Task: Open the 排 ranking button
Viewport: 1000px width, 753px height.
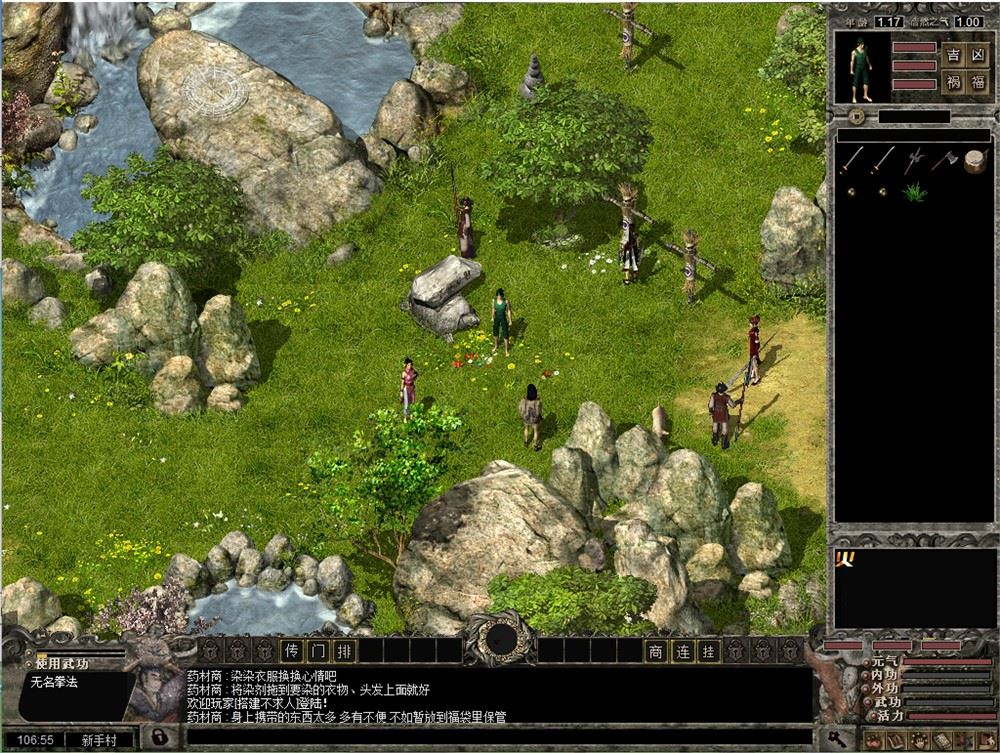Action: [x=344, y=651]
